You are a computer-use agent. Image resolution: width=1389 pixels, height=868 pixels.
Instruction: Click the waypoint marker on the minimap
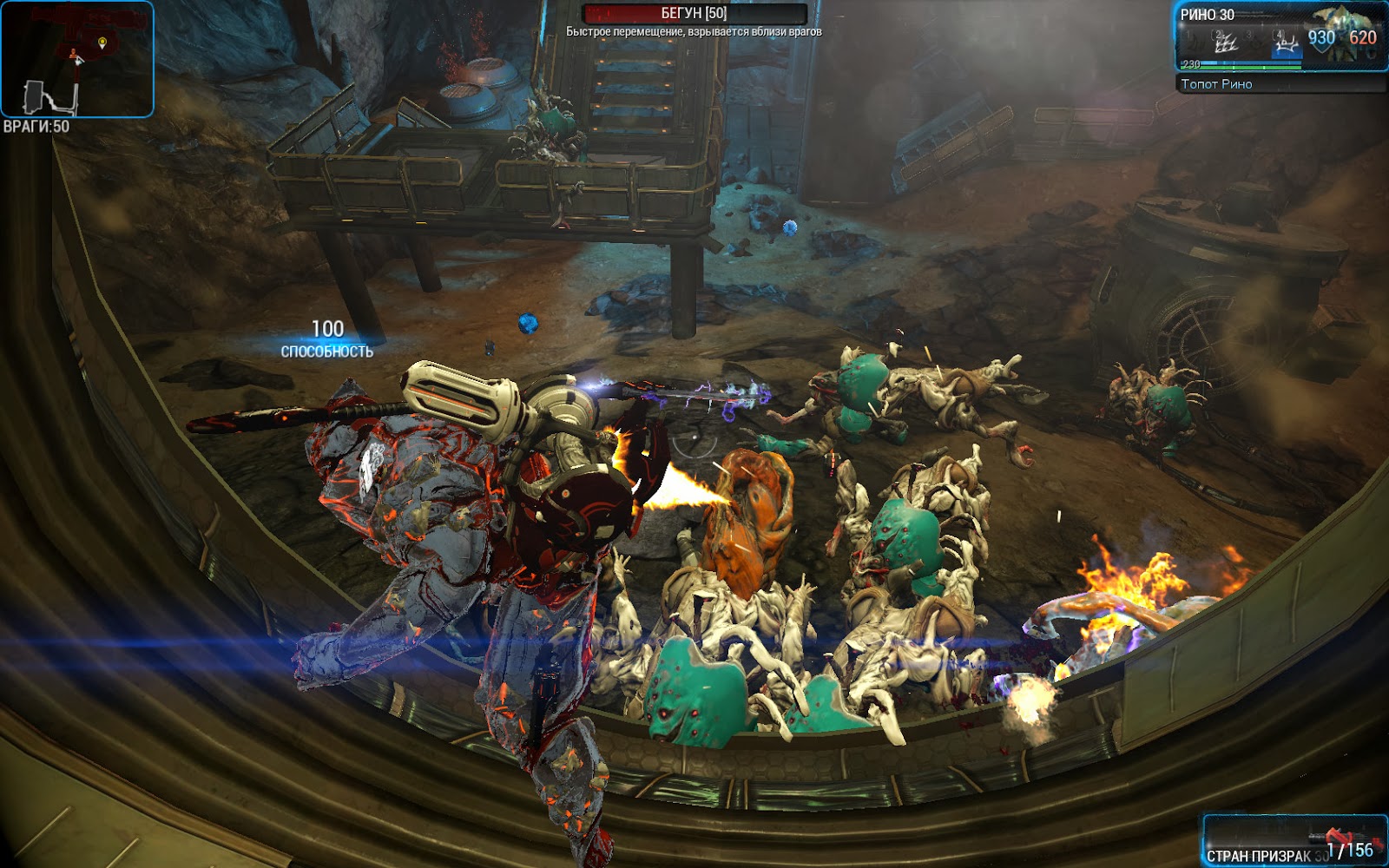coord(102,42)
